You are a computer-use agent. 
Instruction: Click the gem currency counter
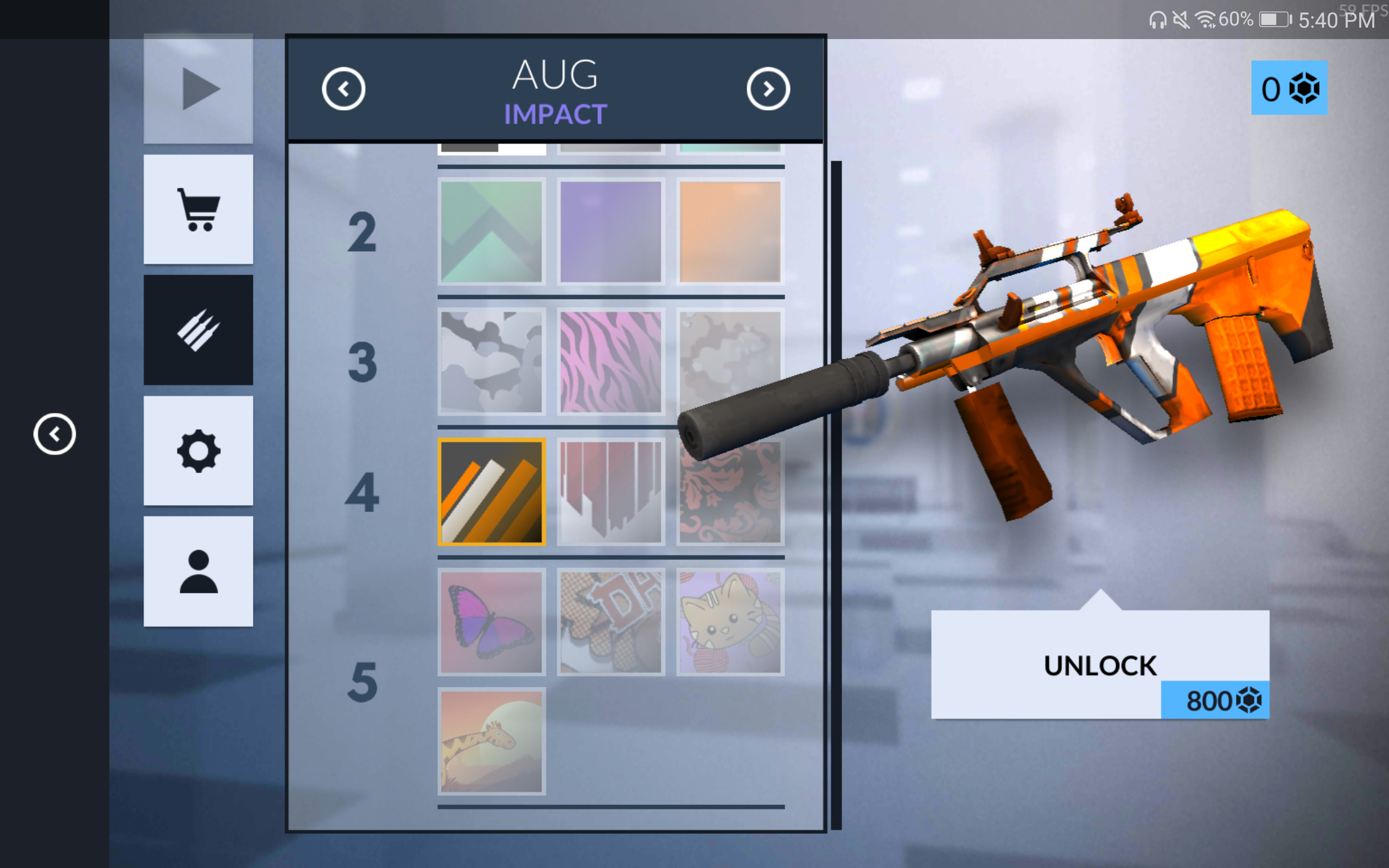pyautogui.click(x=1289, y=88)
